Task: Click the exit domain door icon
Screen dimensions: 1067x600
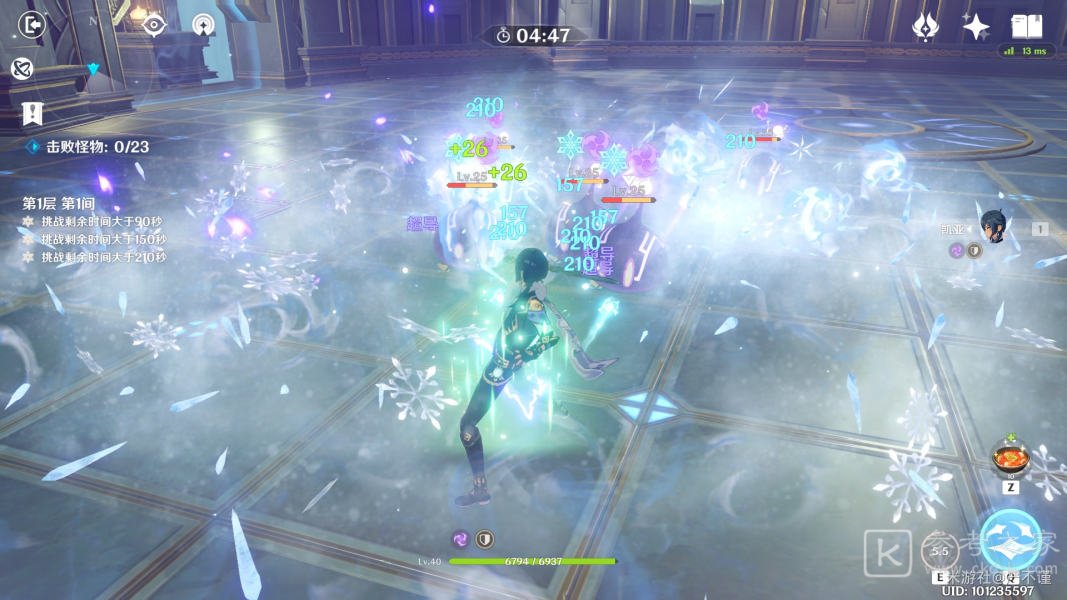Action: point(33,23)
